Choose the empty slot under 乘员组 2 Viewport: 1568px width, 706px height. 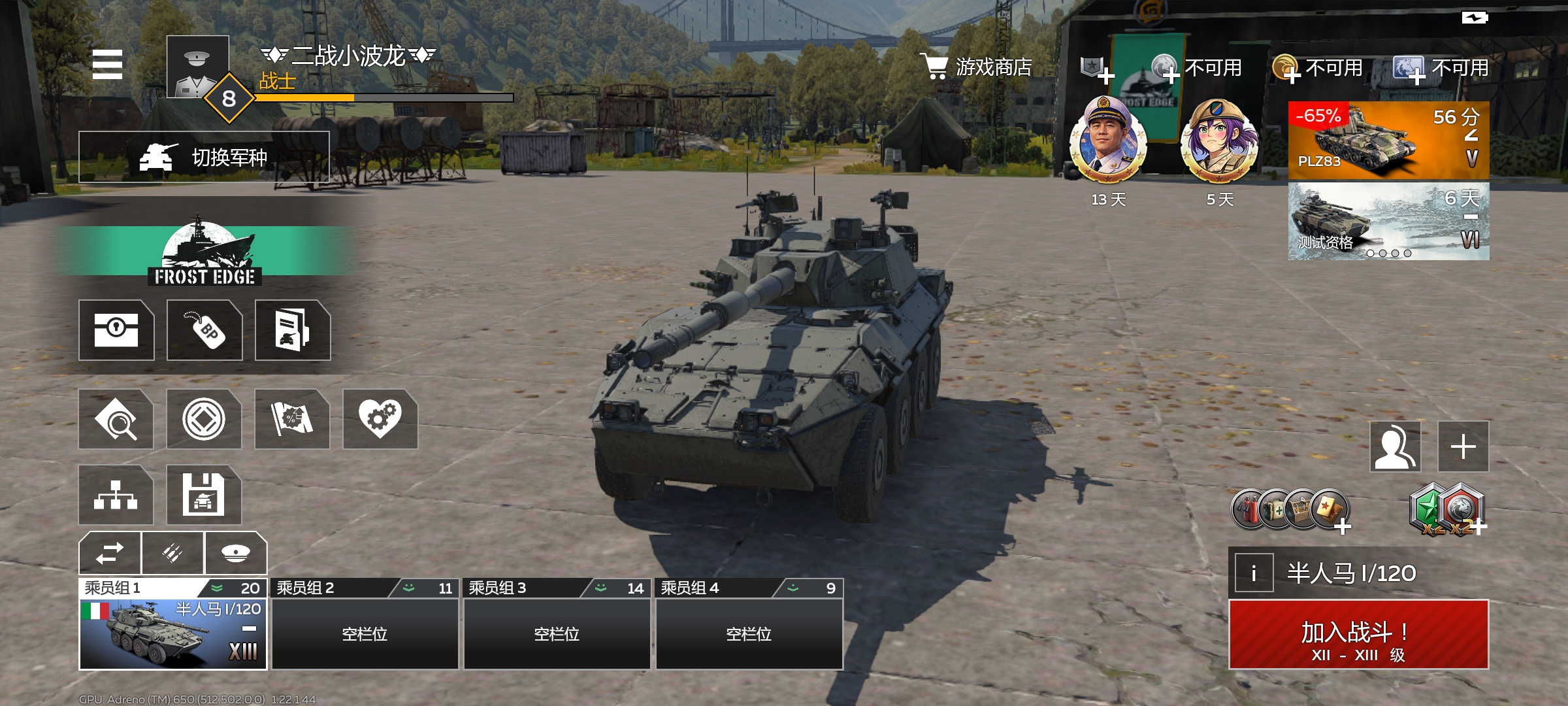365,633
